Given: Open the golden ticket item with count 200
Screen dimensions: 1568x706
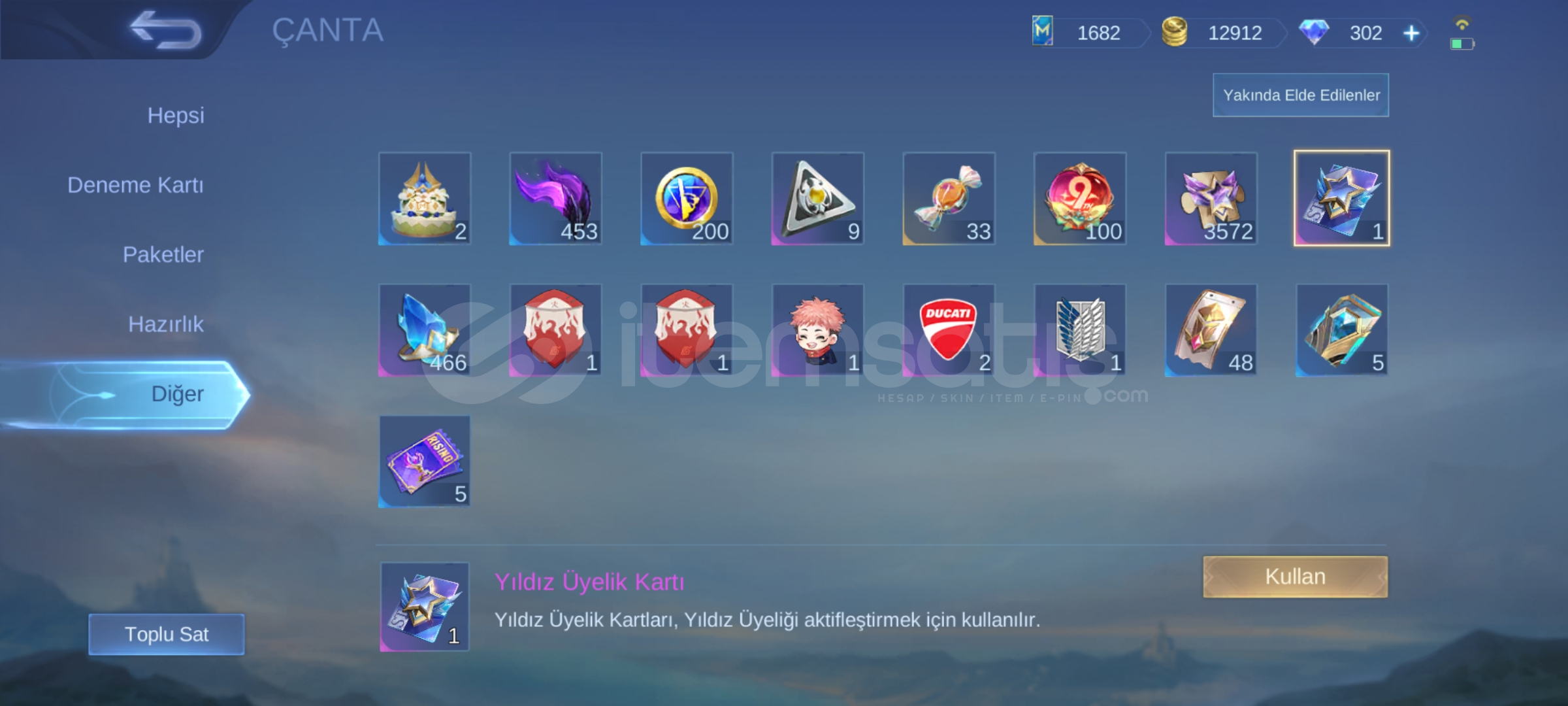Looking at the screenshot, I should pos(685,198).
